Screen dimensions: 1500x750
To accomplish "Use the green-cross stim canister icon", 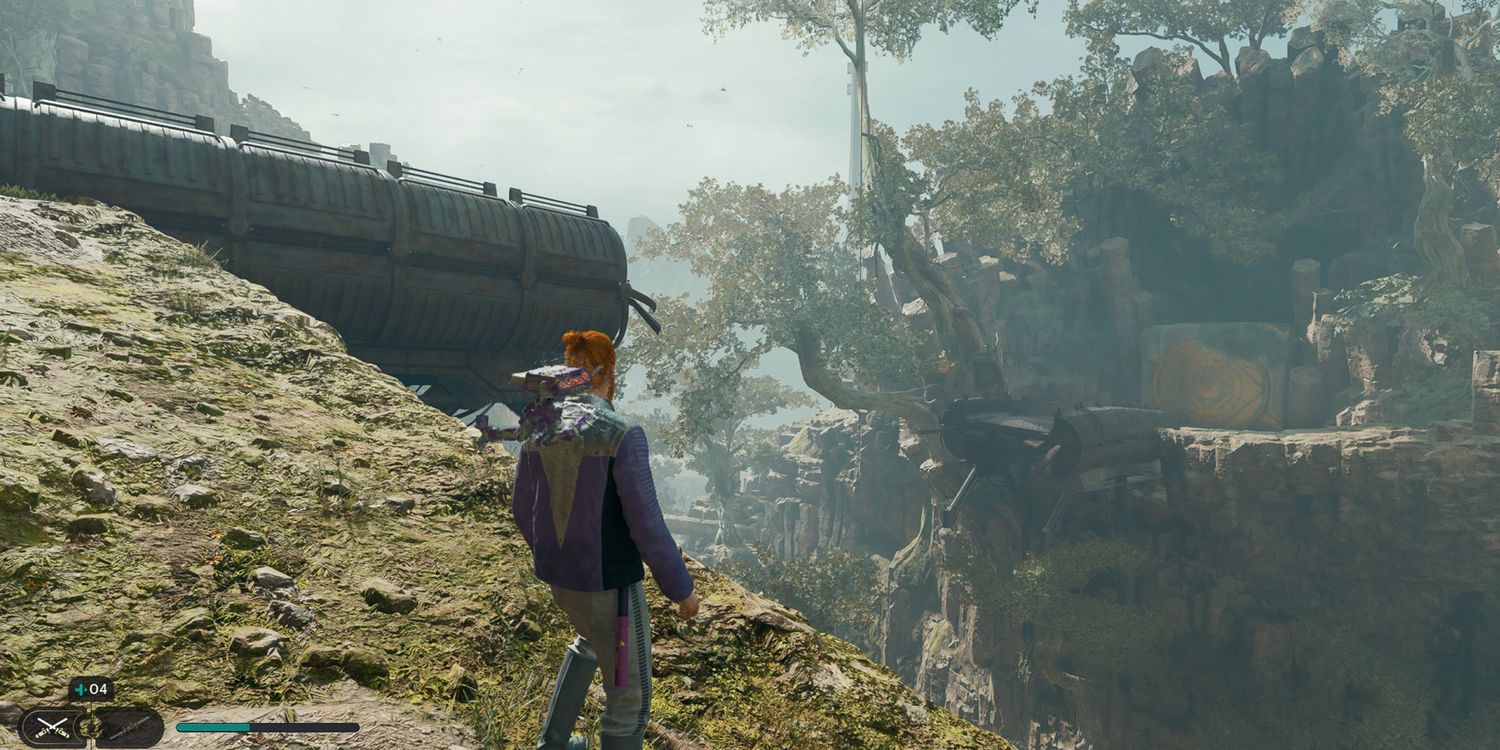I will coord(80,690).
